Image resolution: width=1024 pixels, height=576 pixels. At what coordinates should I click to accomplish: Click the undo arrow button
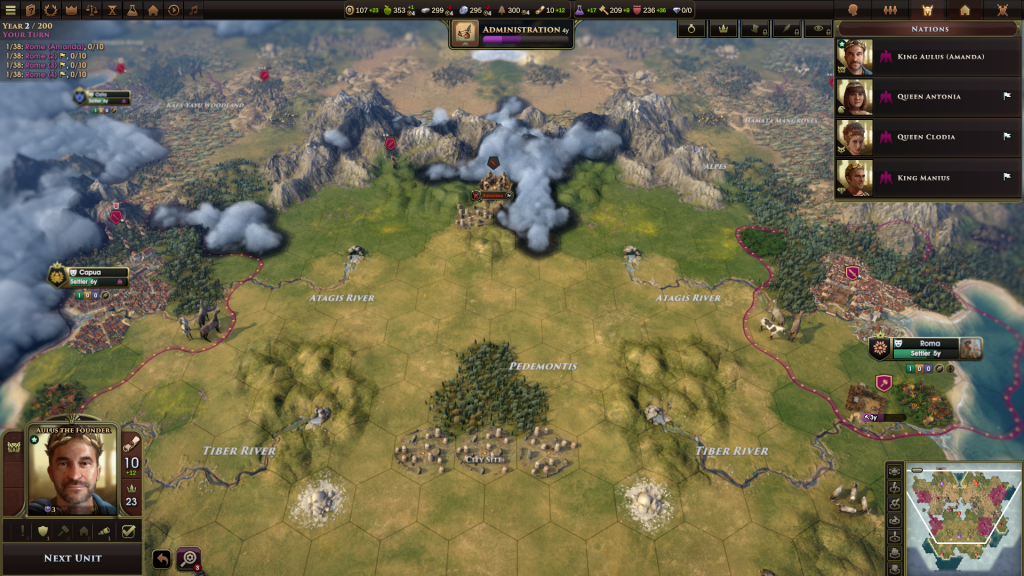(161, 559)
